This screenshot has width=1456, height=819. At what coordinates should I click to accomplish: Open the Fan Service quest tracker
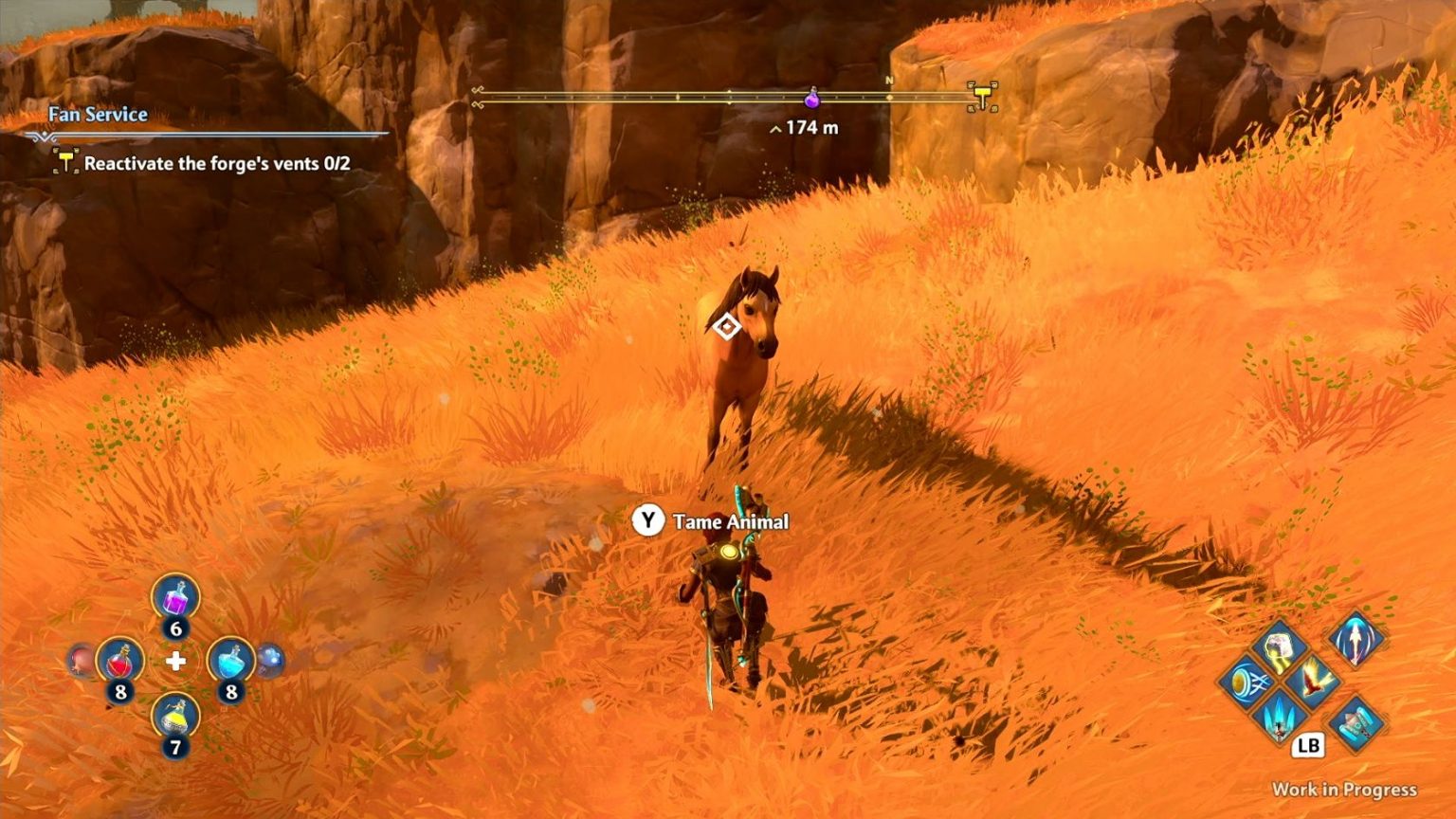pyautogui.click(x=99, y=115)
